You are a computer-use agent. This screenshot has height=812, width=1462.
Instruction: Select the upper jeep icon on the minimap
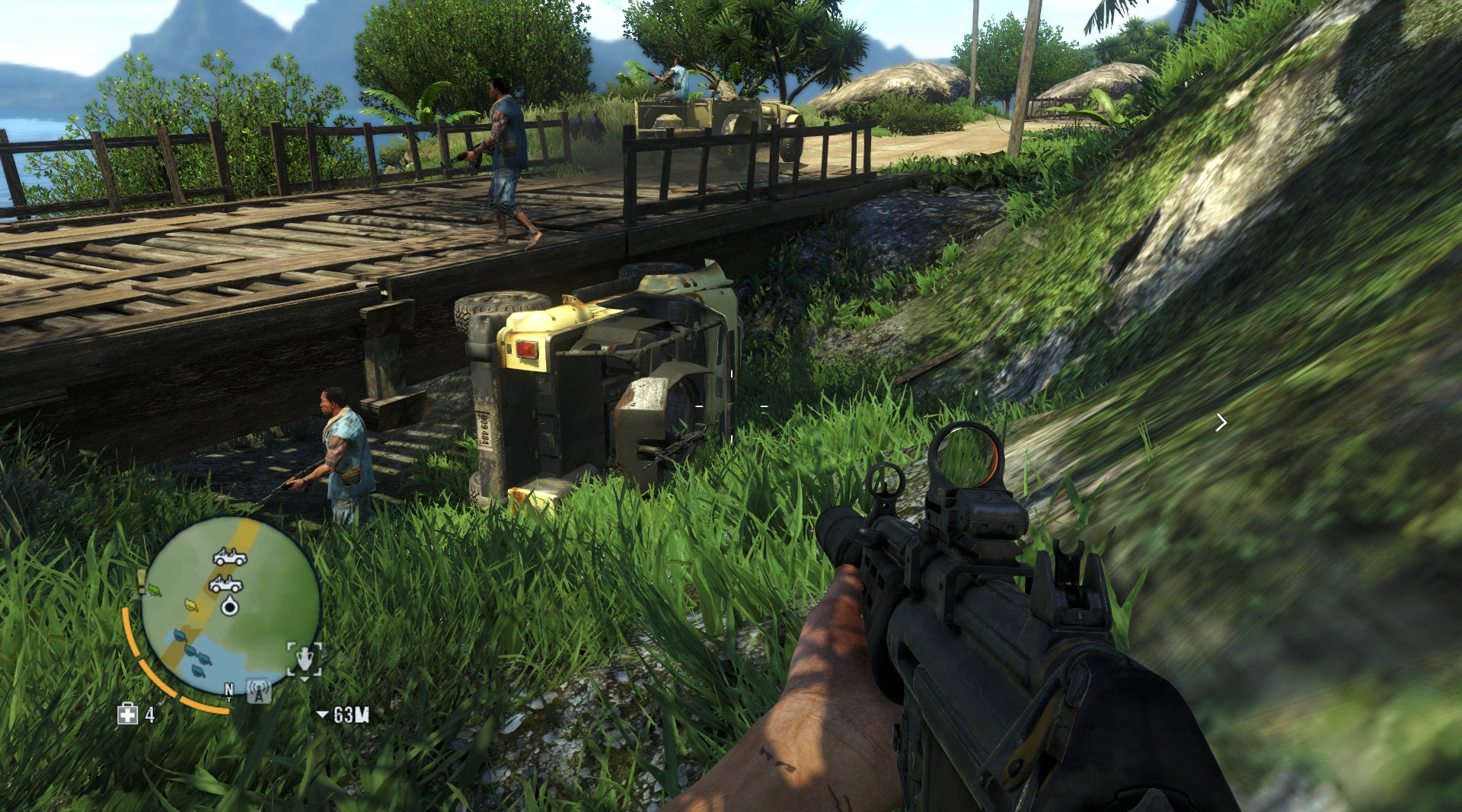[229, 558]
